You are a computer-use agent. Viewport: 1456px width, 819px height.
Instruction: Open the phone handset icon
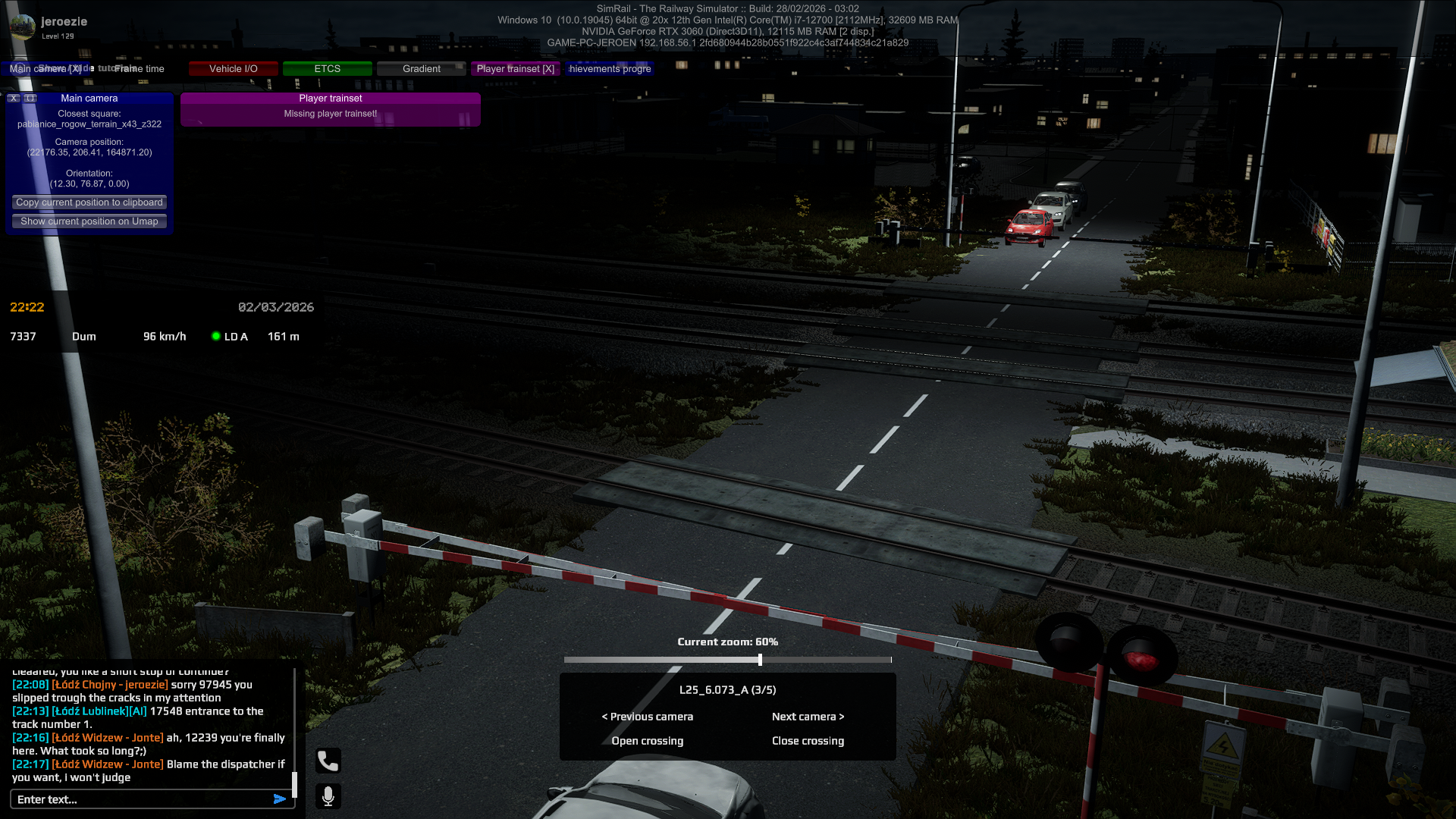[x=328, y=761]
